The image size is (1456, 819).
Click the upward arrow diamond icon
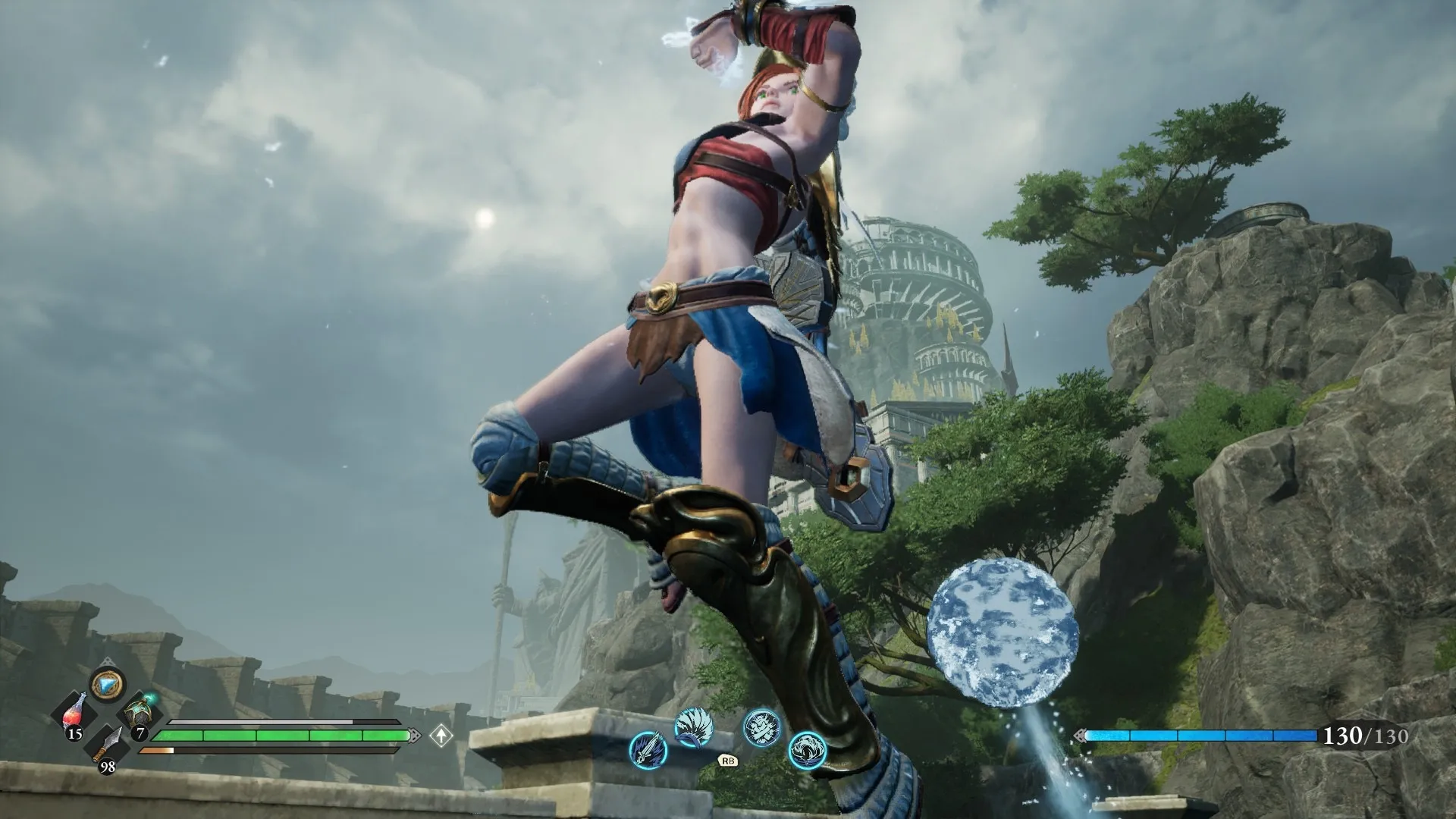pos(441,735)
